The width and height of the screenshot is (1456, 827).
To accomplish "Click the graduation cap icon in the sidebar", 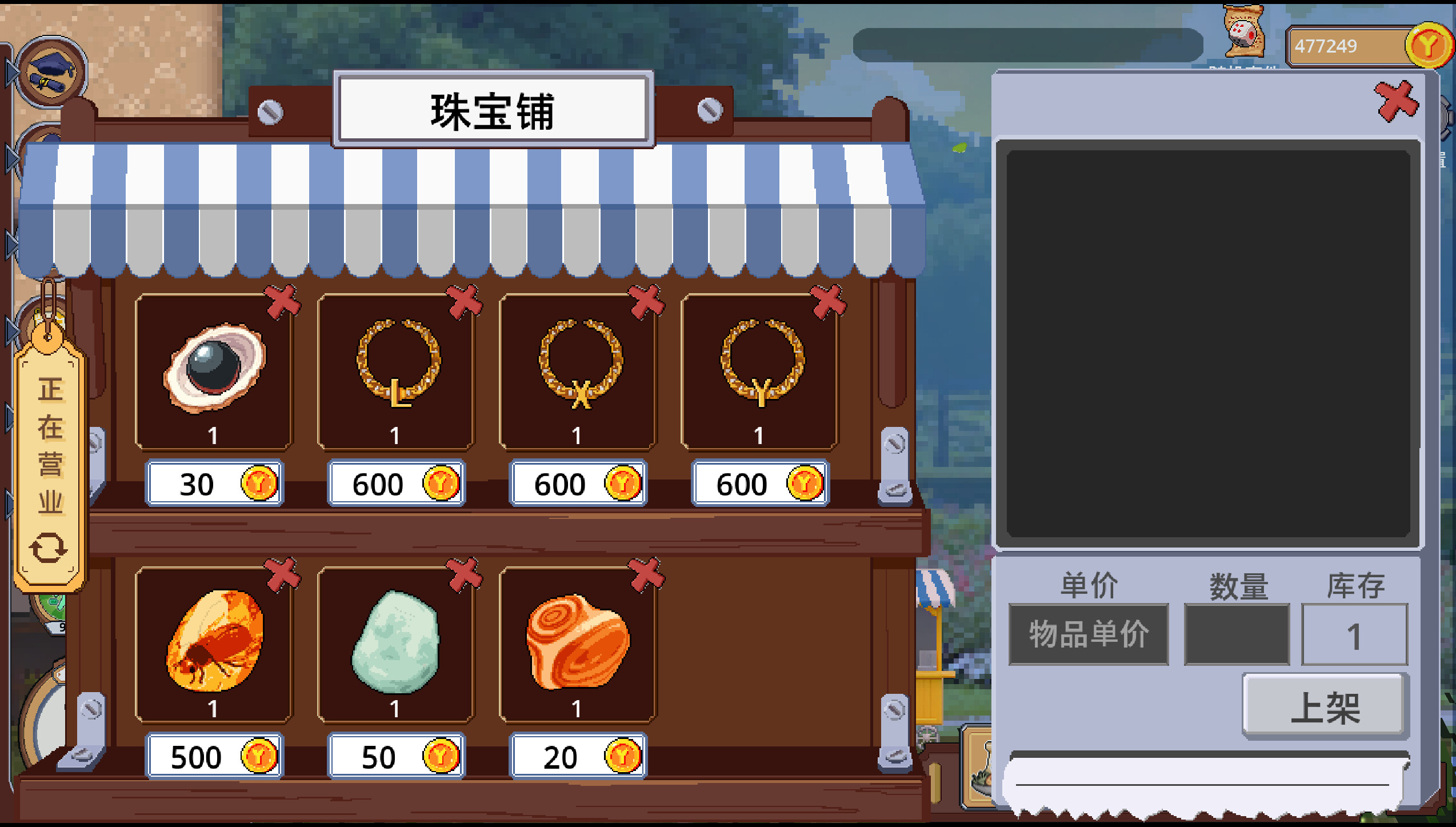I will pos(50,71).
